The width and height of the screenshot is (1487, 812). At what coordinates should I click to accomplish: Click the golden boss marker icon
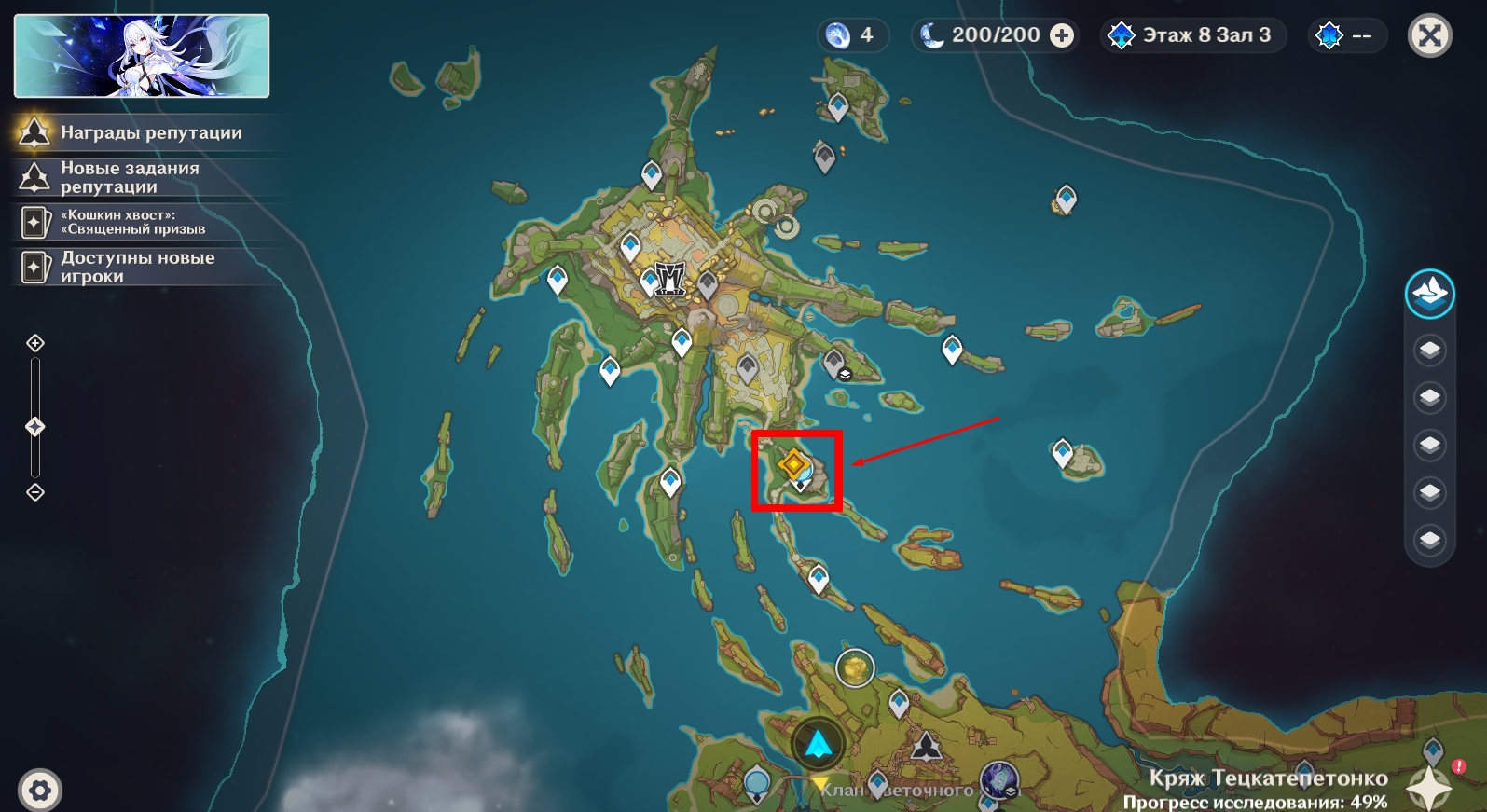pos(854,667)
